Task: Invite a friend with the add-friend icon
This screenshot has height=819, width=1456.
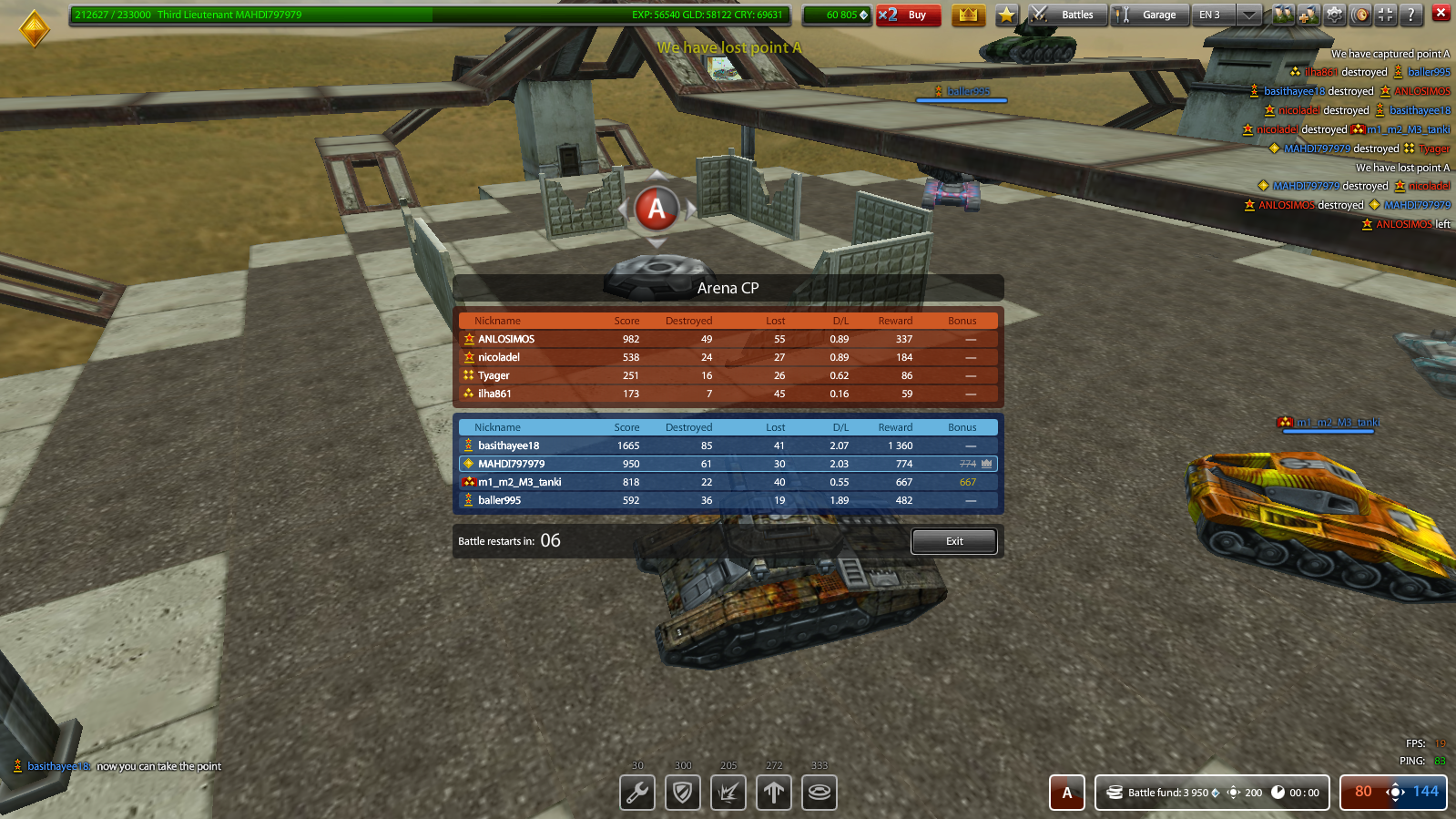Action: click(1308, 14)
